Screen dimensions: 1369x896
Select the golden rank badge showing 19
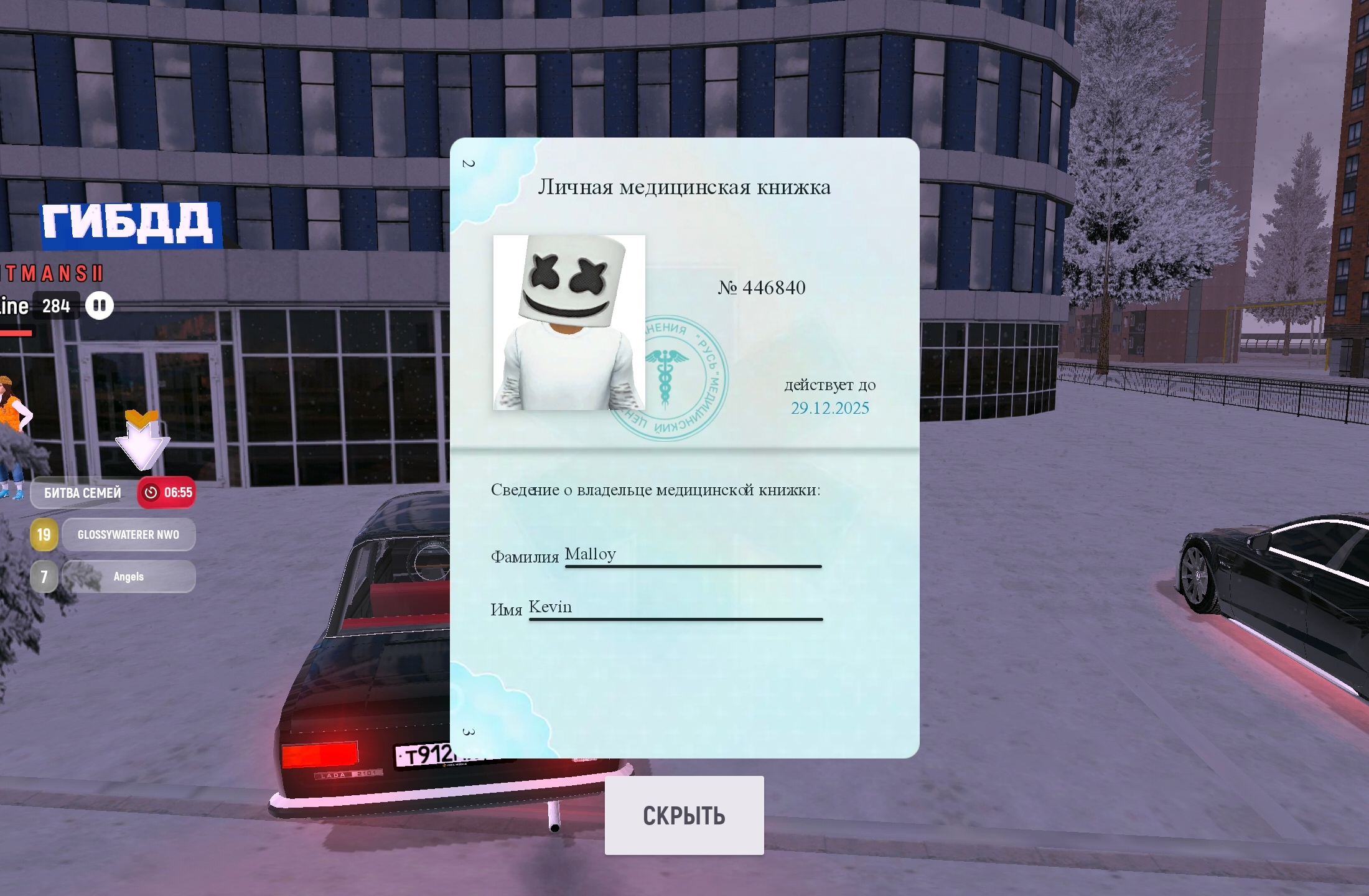point(43,534)
